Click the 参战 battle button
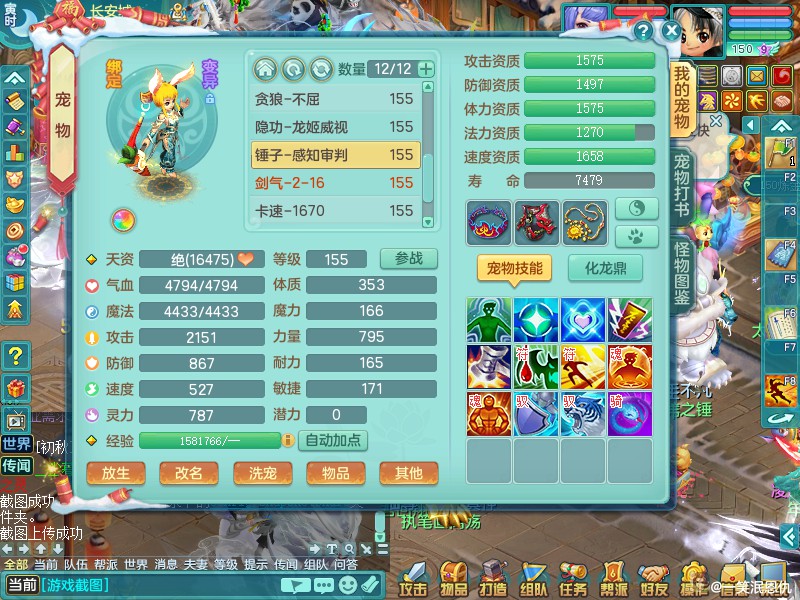The image size is (800, 600). click(408, 258)
